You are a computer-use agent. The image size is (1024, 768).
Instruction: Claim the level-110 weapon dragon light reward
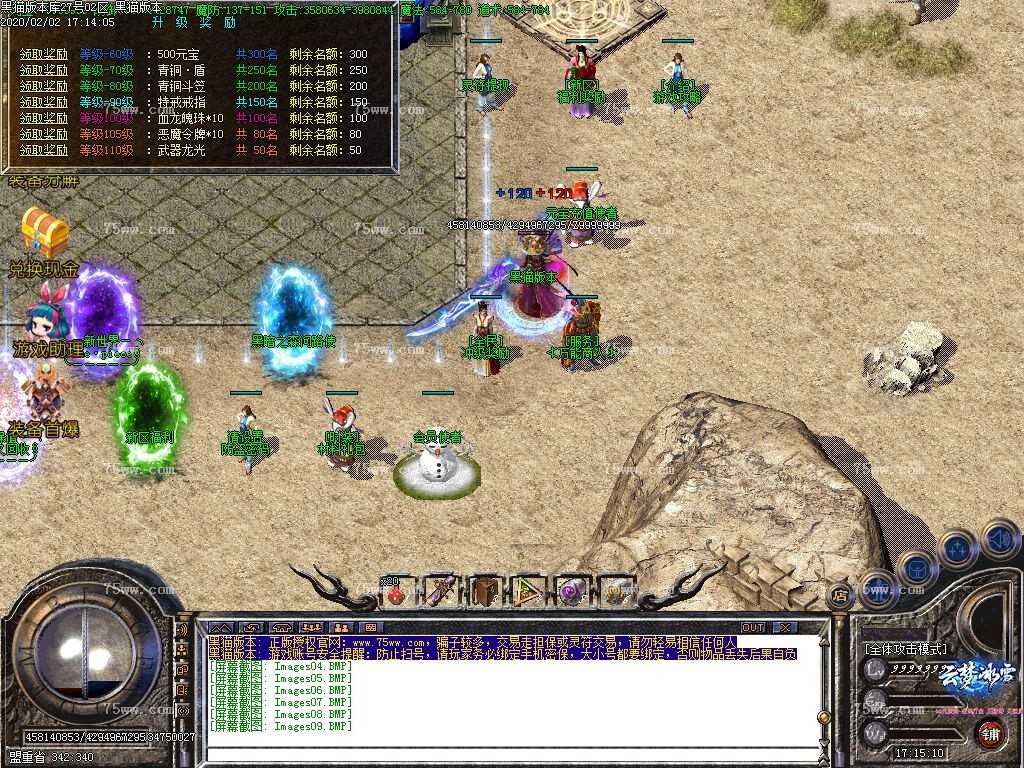(45, 150)
